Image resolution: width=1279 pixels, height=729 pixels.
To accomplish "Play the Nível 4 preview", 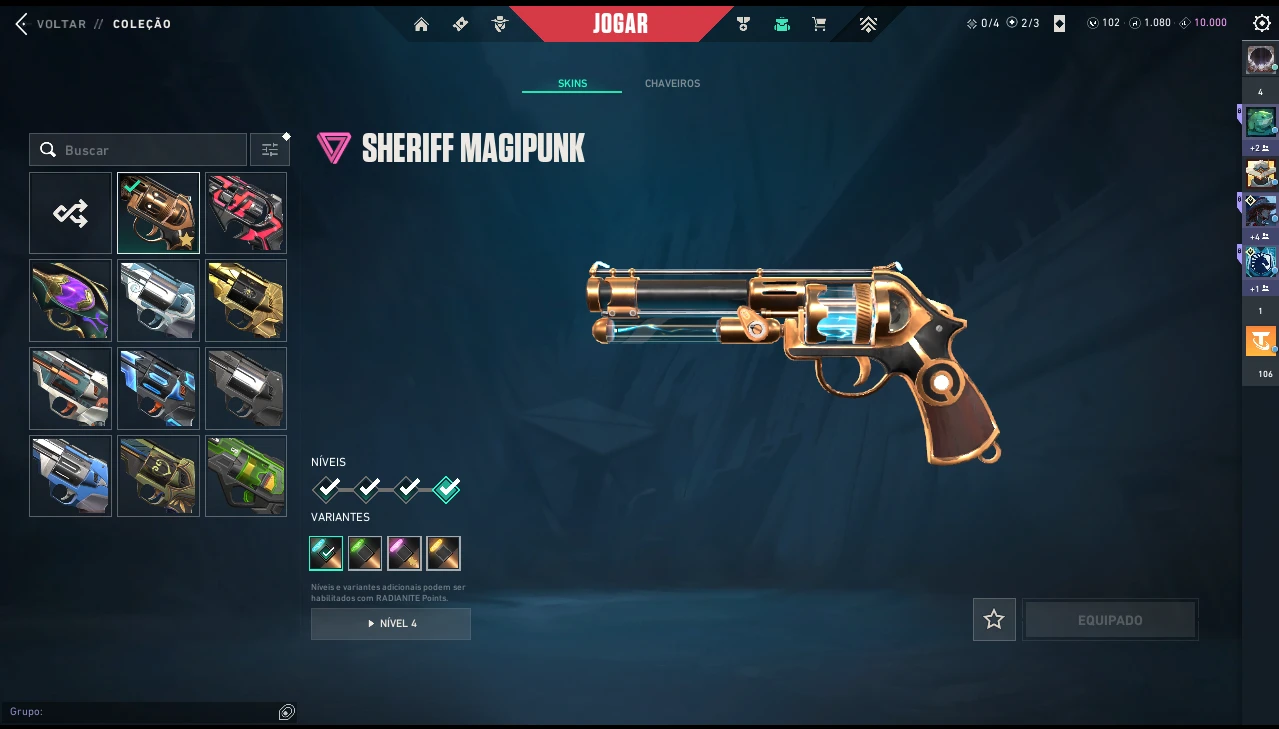I will [x=391, y=624].
